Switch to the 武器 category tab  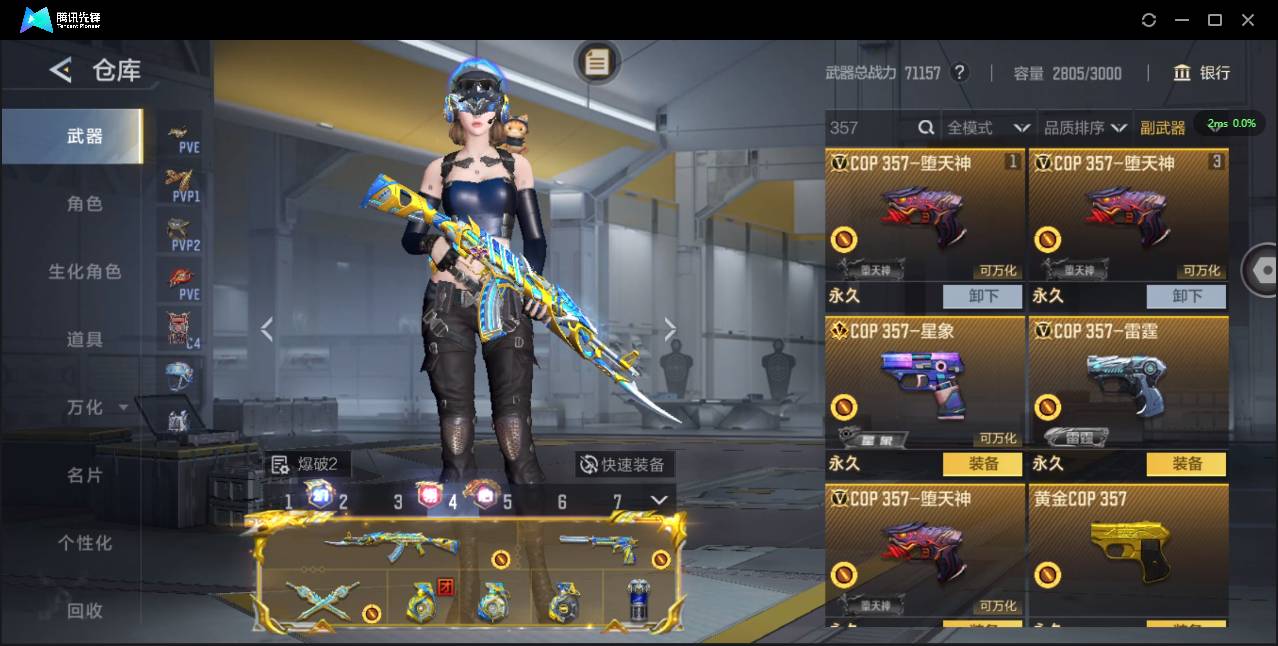point(84,136)
